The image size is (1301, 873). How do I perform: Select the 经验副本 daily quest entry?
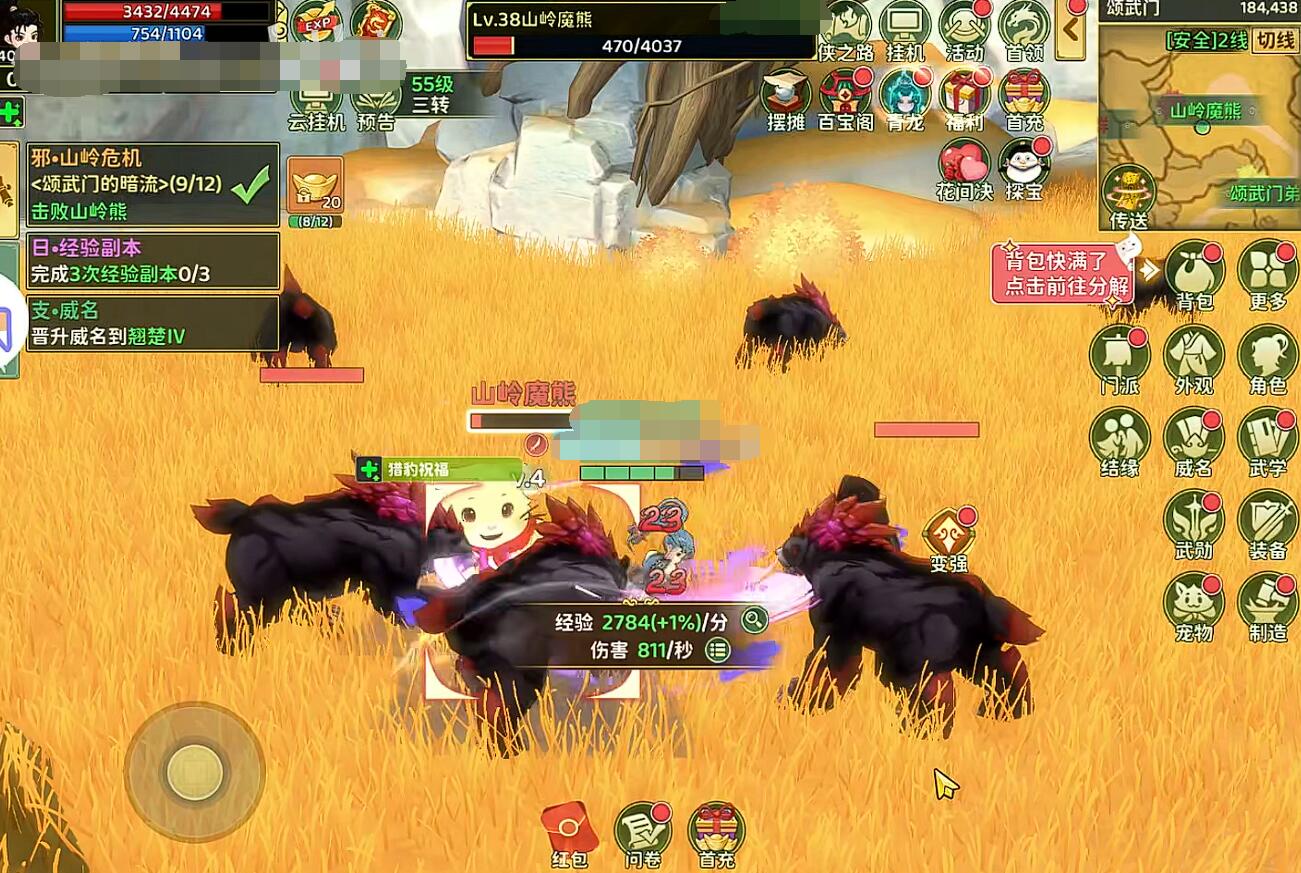(152, 262)
